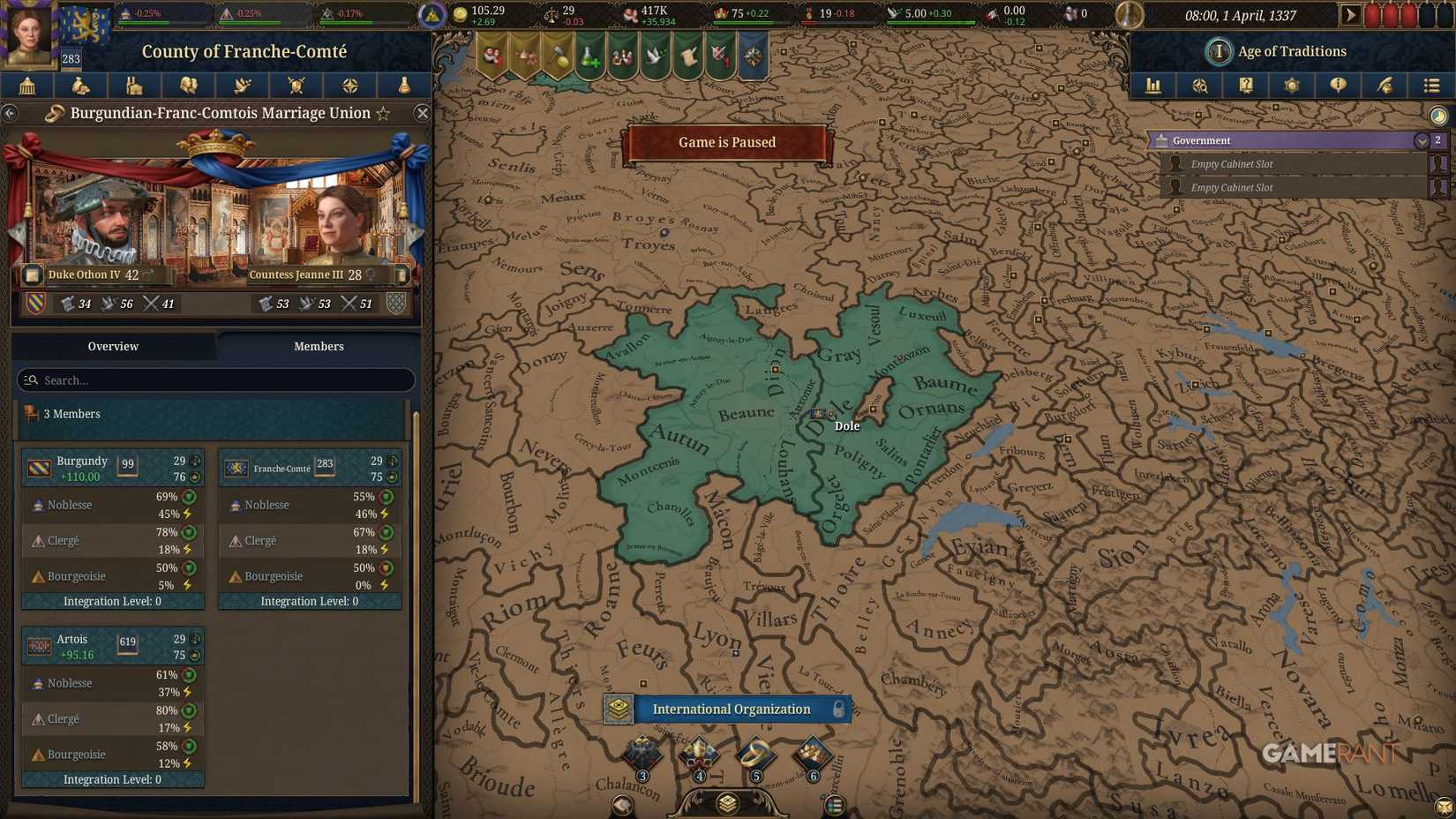
Task: Click the Members search field
Action: [214, 380]
